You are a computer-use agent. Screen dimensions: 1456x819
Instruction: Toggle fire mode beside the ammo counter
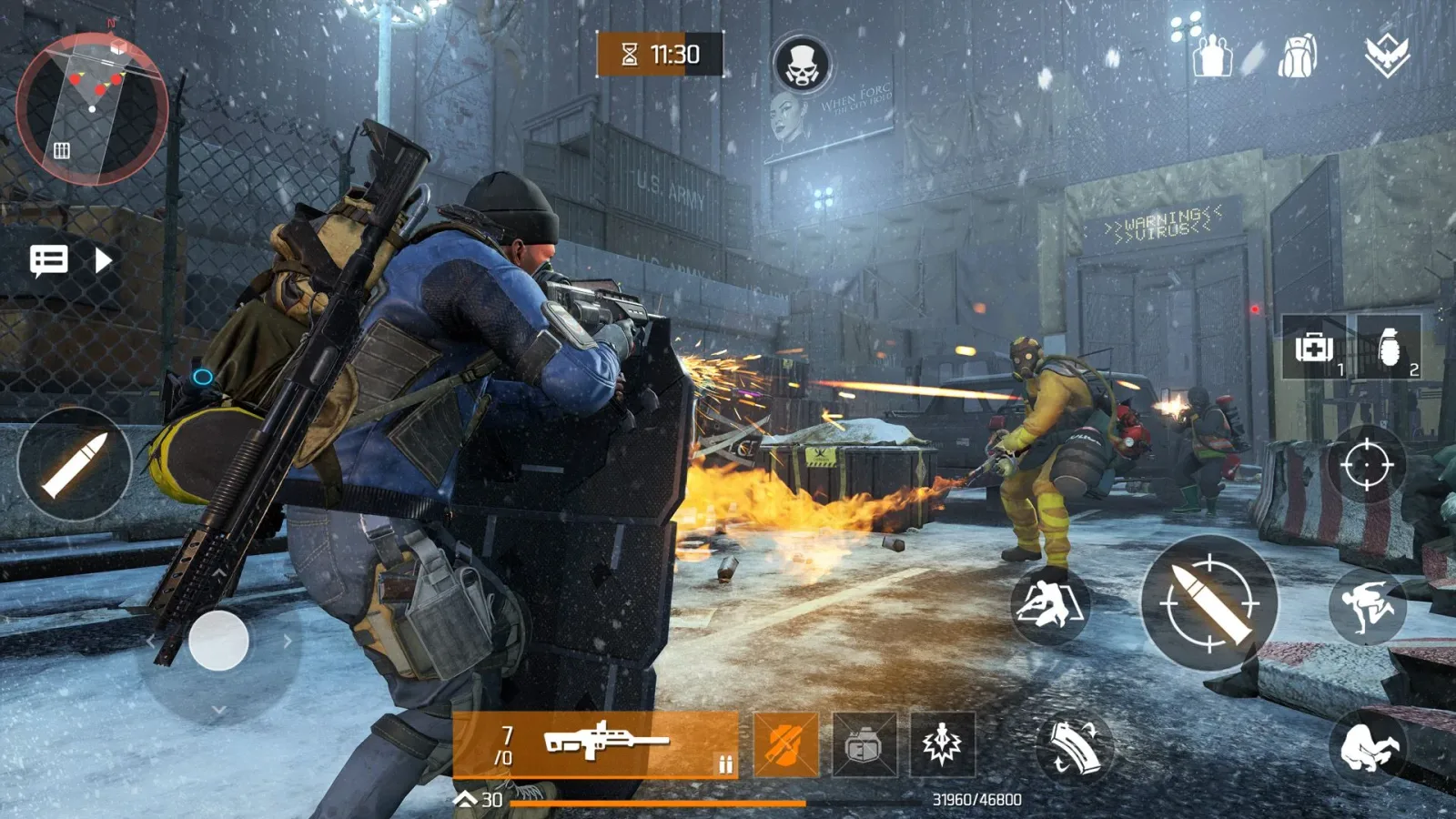click(725, 764)
